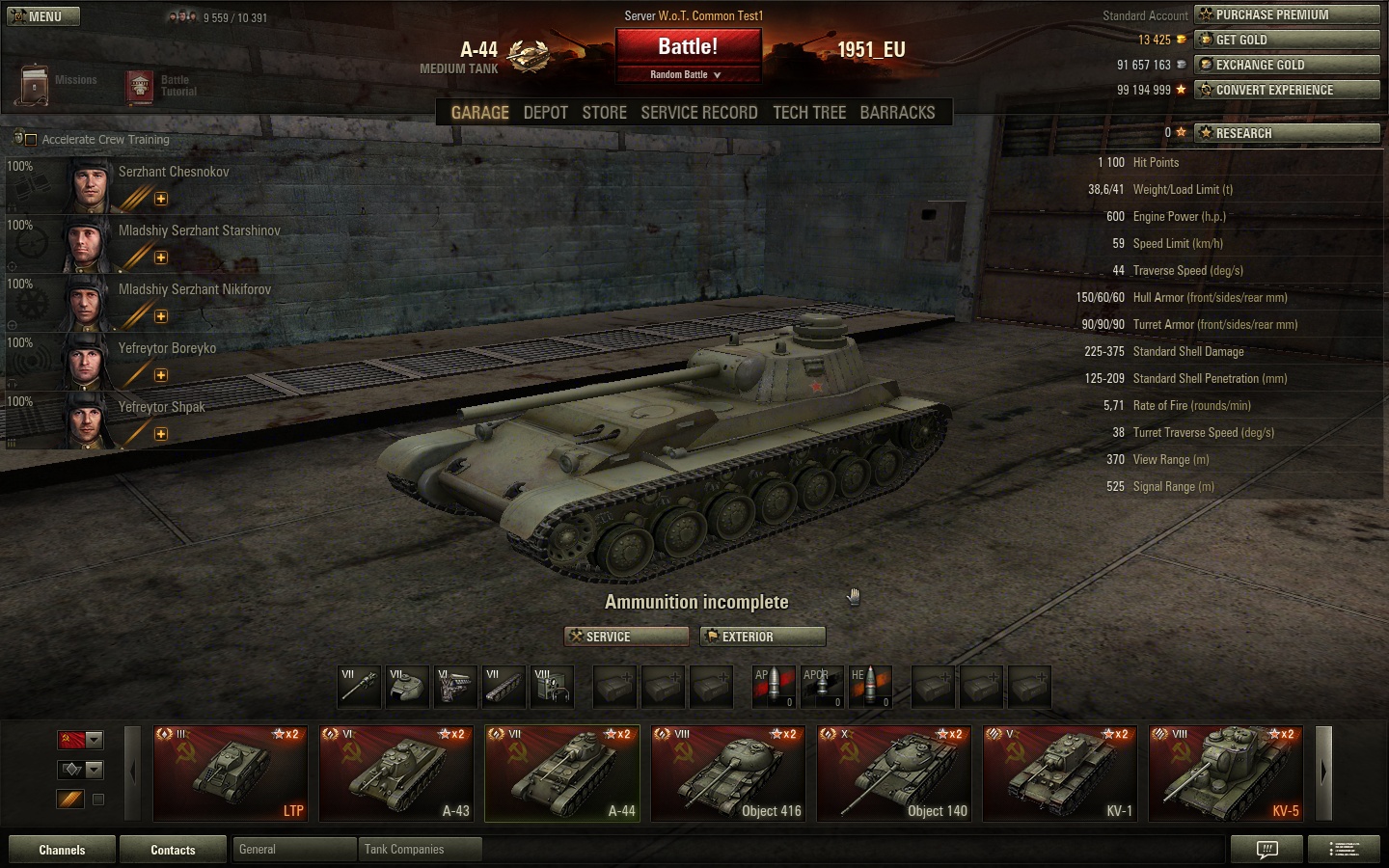Pick the KV-5 tank from the carousel
Viewport: 1389px width, 868px height.
click(x=1226, y=773)
